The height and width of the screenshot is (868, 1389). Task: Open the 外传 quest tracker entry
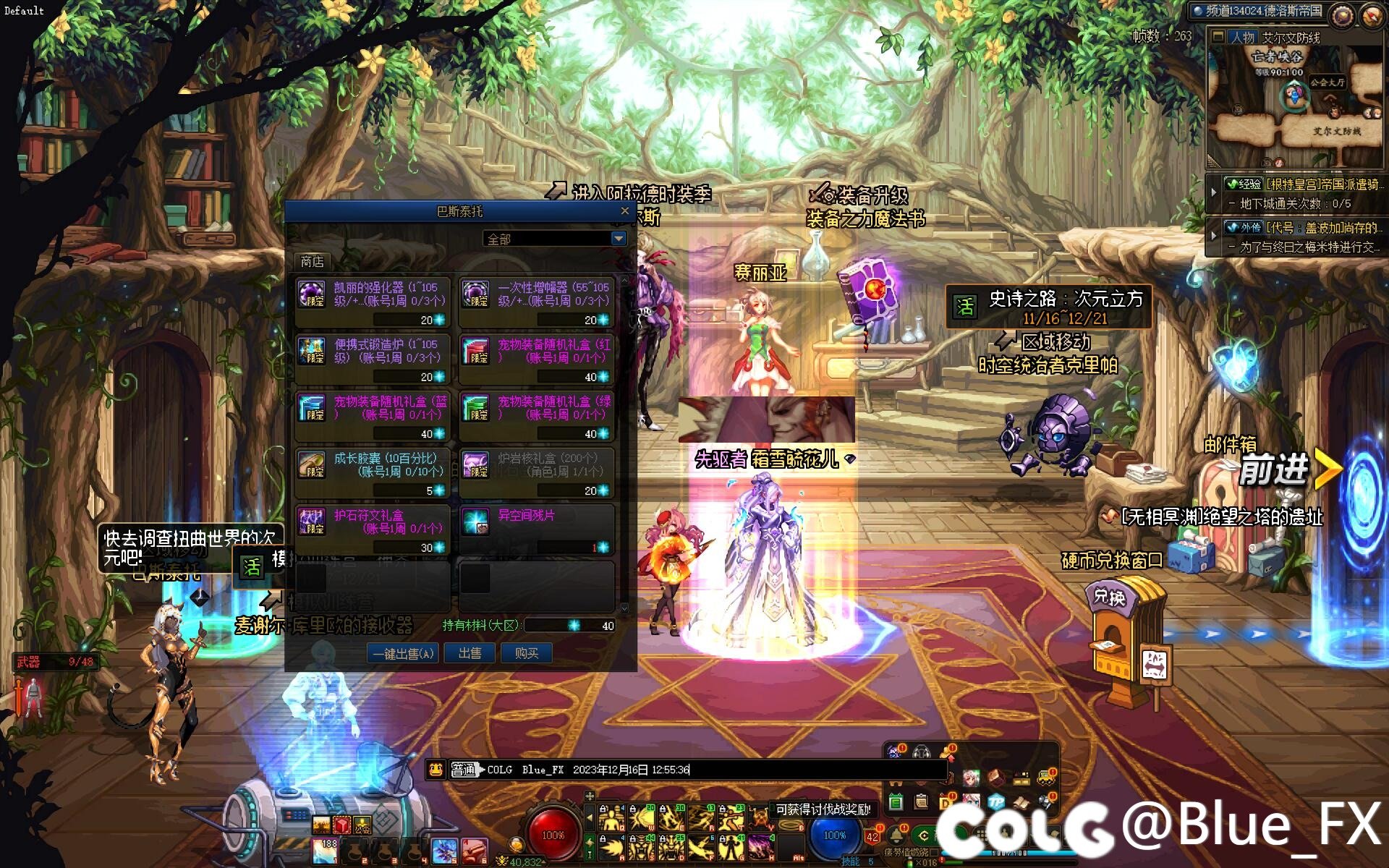tap(1302, 228)
